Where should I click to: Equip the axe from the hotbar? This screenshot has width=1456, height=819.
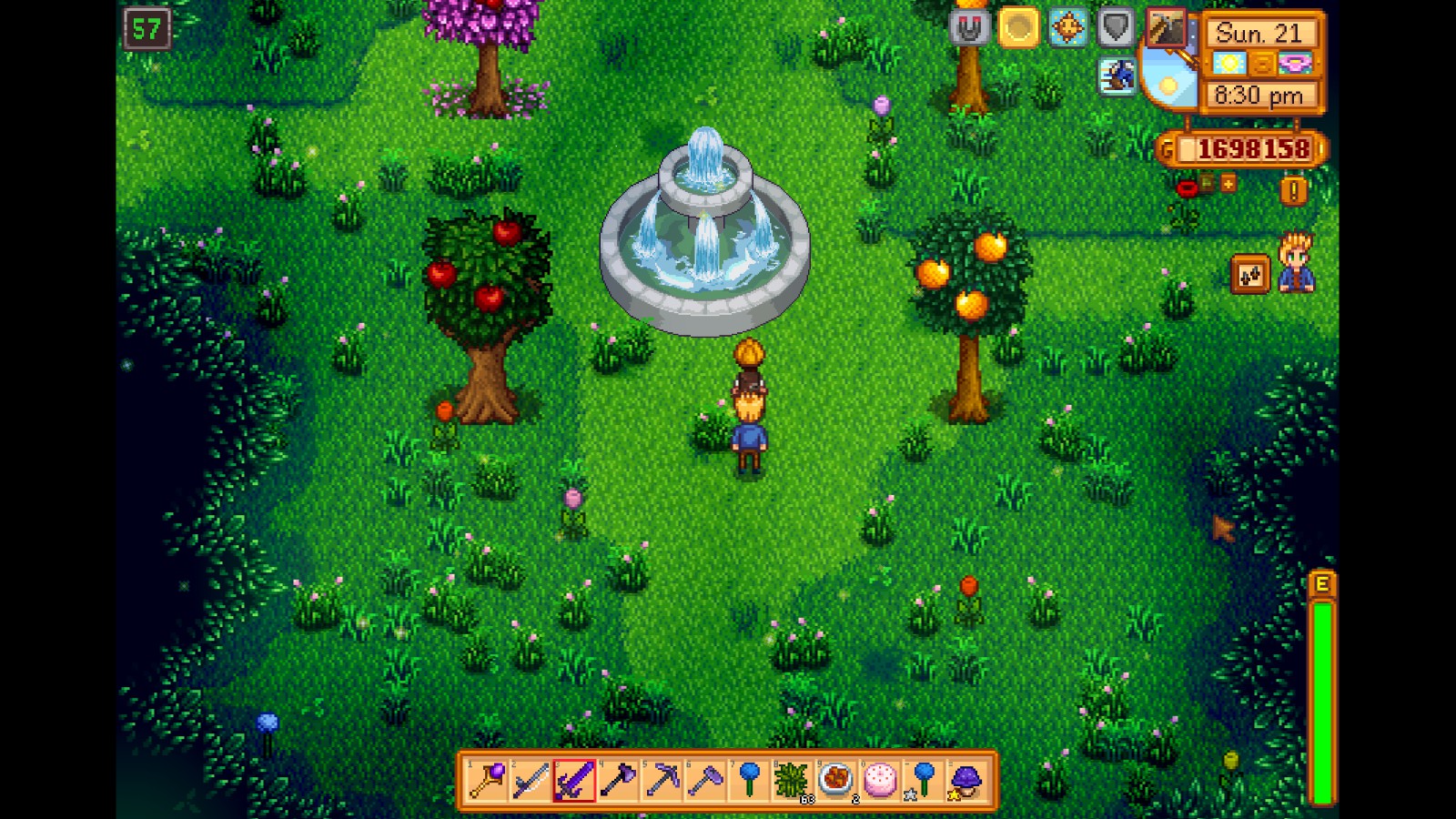(618, 781)
